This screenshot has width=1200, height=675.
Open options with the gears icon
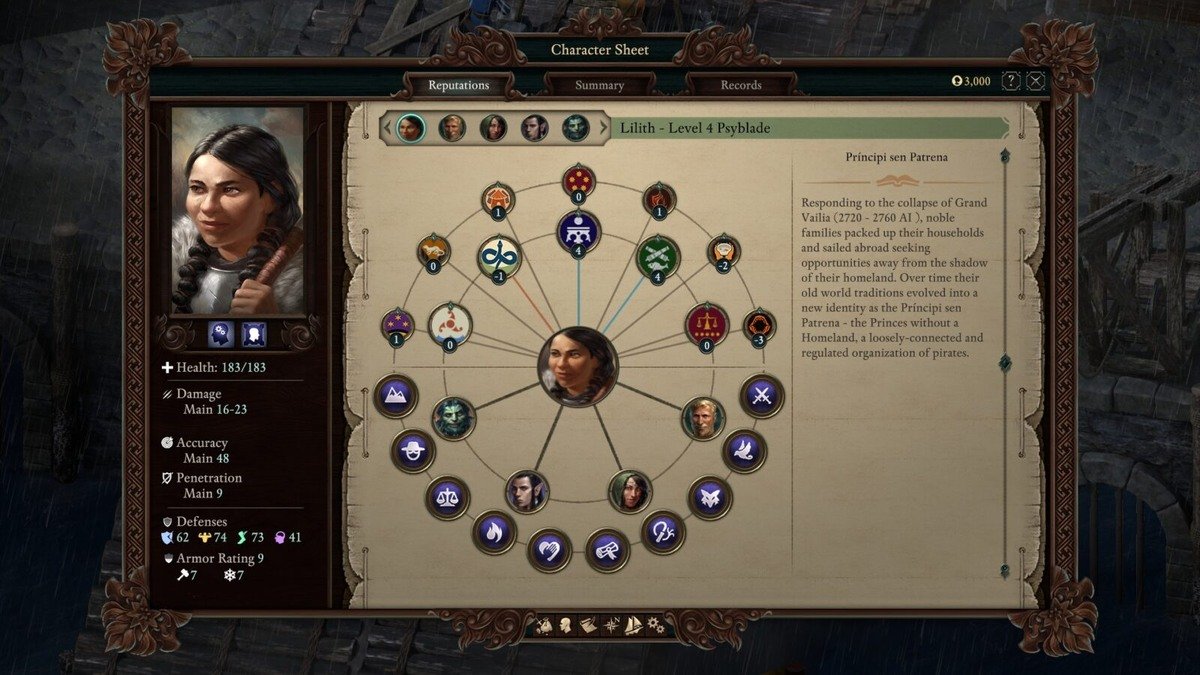pyautogui.click(x=655, y=626)
